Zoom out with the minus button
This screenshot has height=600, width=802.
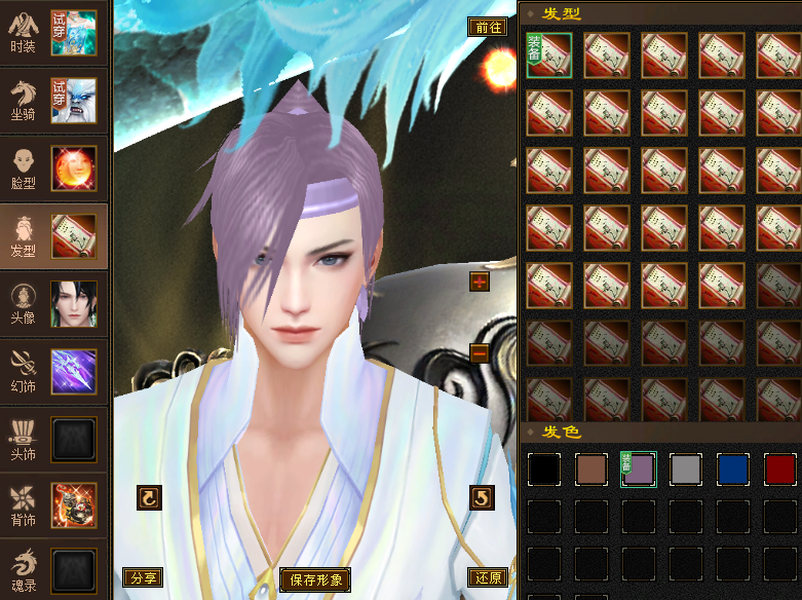[479, 353]
